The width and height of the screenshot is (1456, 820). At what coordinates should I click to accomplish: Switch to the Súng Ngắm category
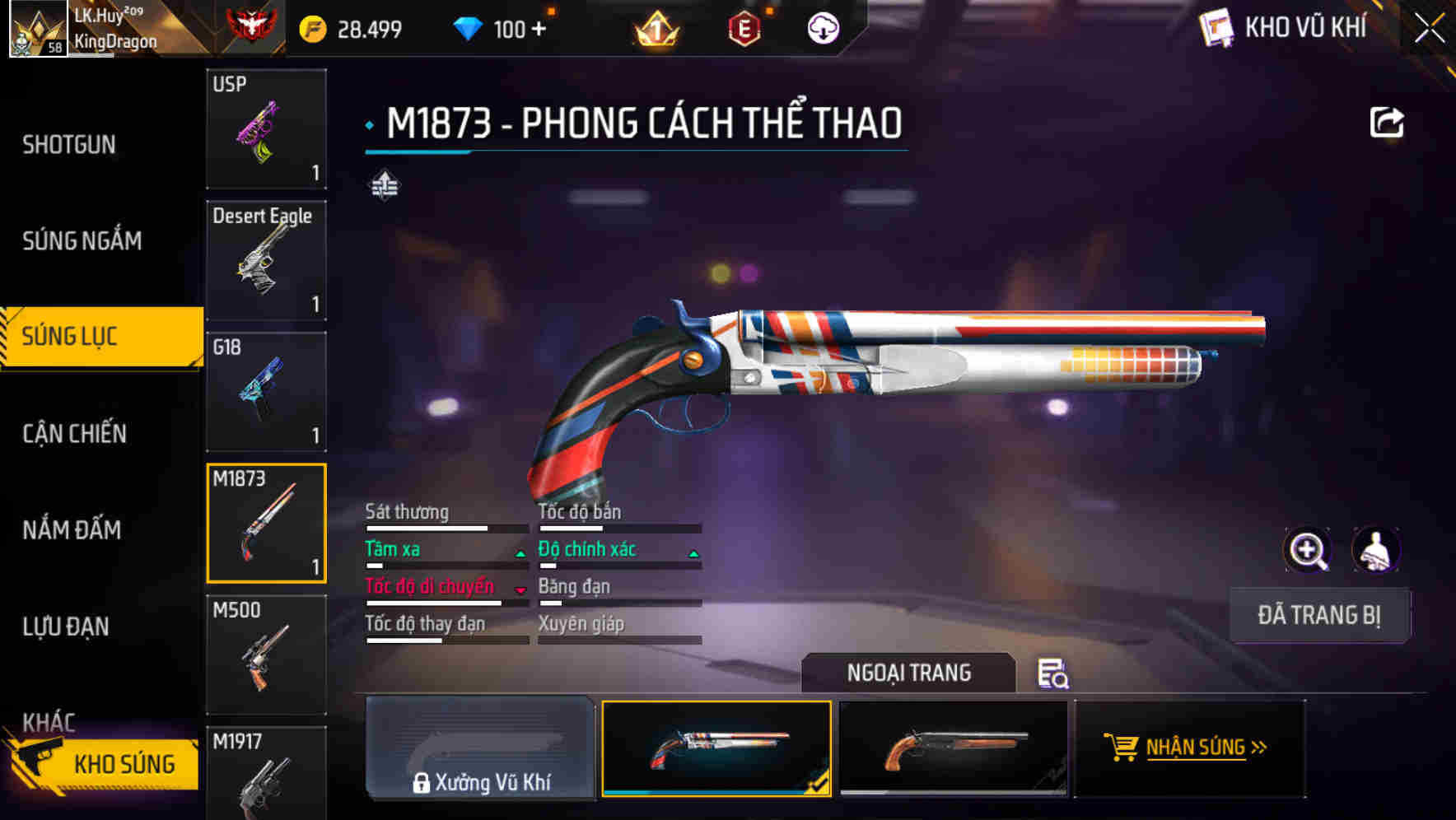click(x=82, y=240)
